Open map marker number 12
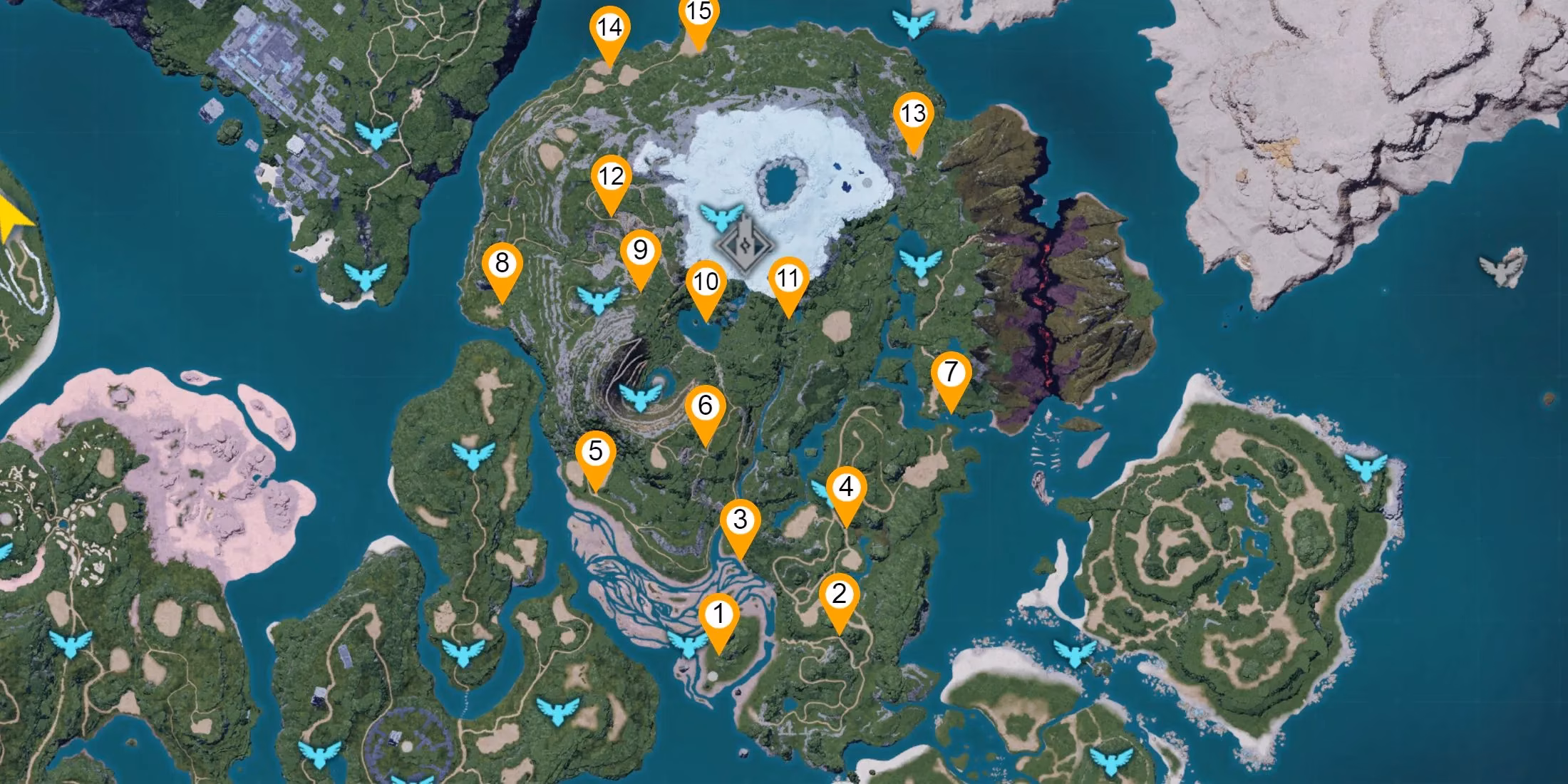Viewport: 1568px width, 784px height. pyautogui.click(x=611, y=177)
